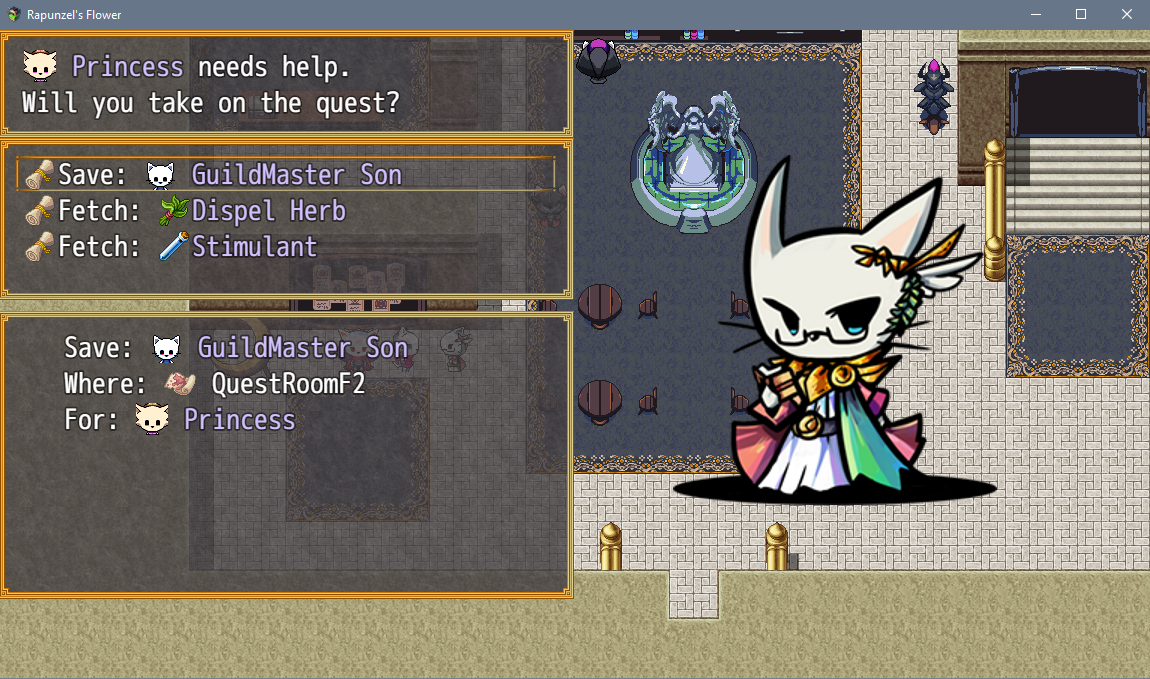Image resolution: width=1150 pixels, height=679 pixels.
Task: Select the Save GuildMaster Son quest
Action: 285,175
